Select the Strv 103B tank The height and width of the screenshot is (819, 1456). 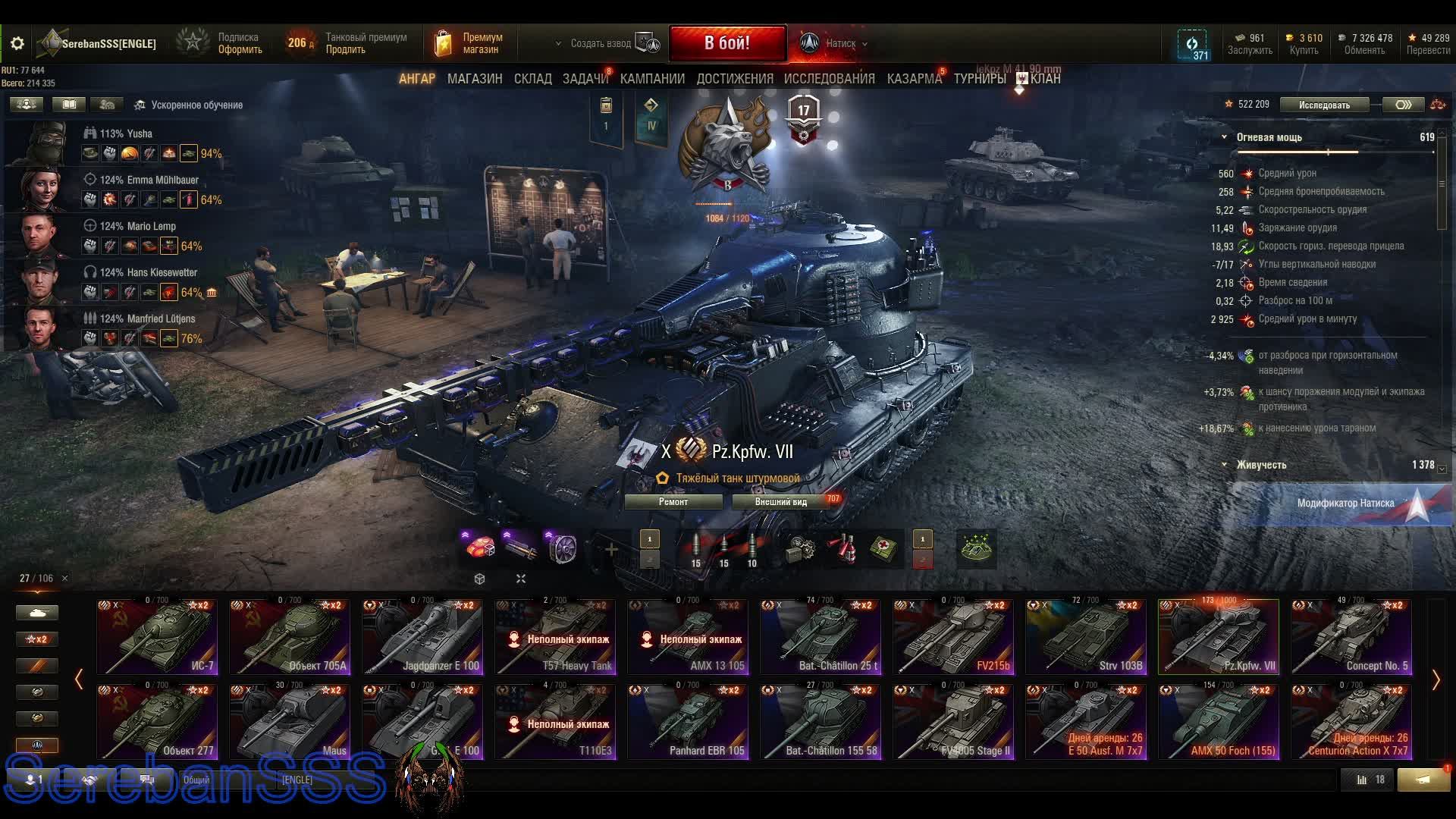click(1086, 637)
